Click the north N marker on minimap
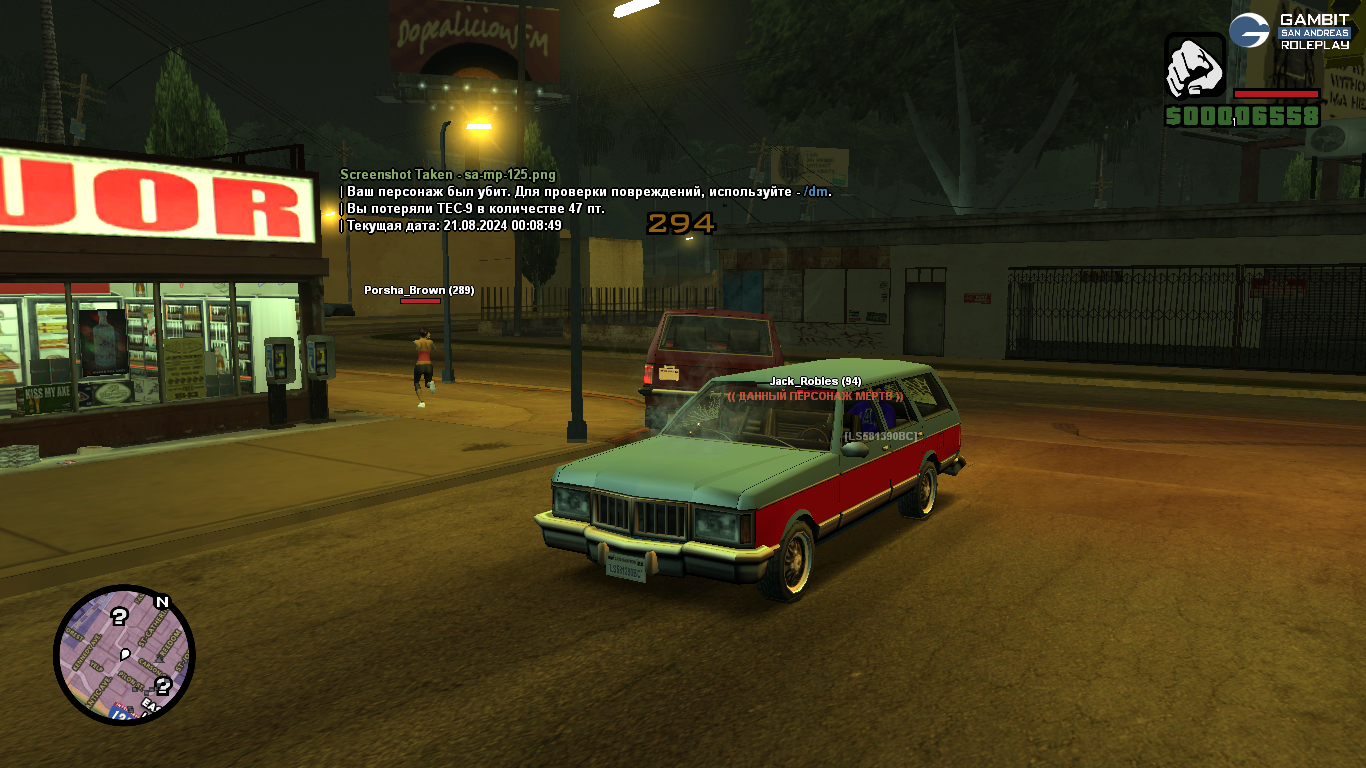Screen dimensions: 1366x768 pos(161,602)
